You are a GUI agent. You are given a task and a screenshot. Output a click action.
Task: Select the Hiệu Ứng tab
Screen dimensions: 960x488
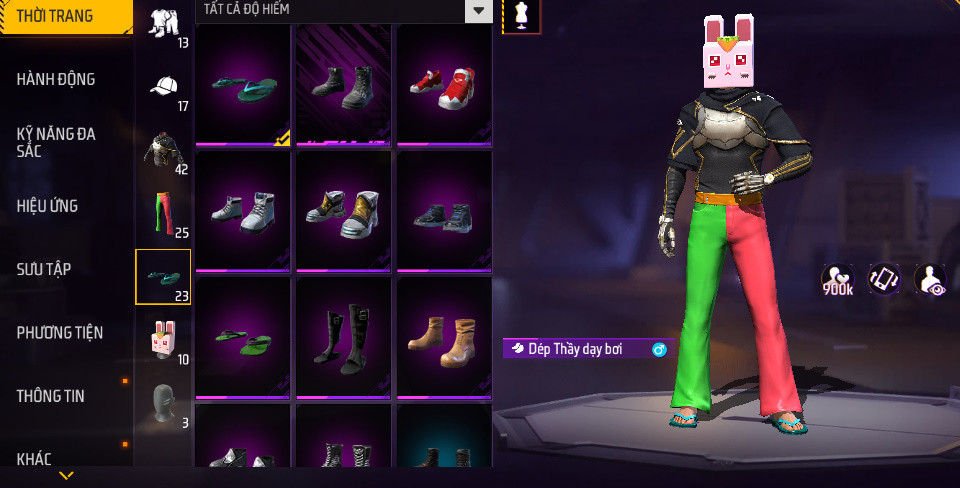[x=47, y=206]
